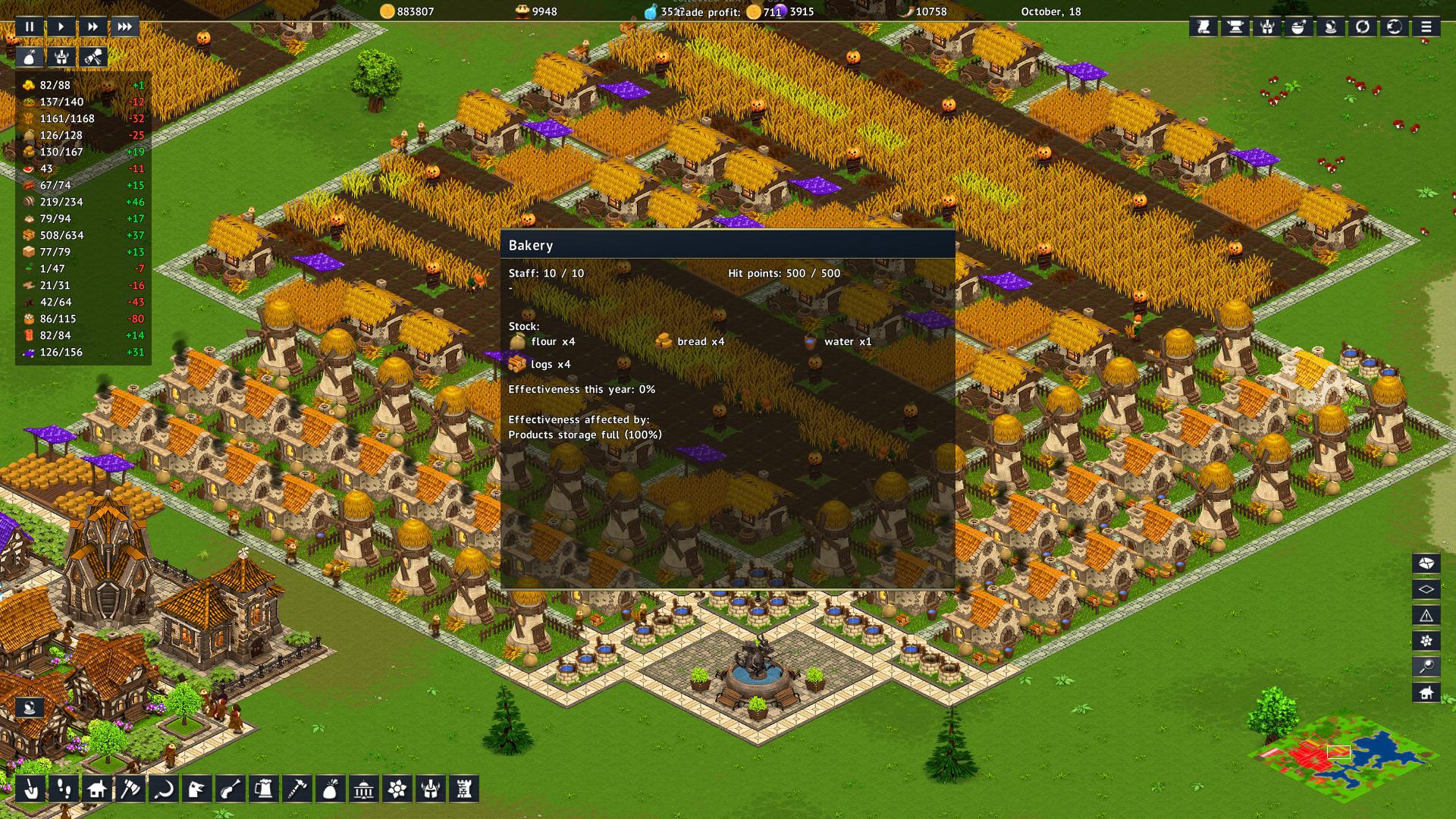The height and width of the screenshot is (819, 1456).
Task: Open the flower decorations build menu
Action: 396,789
